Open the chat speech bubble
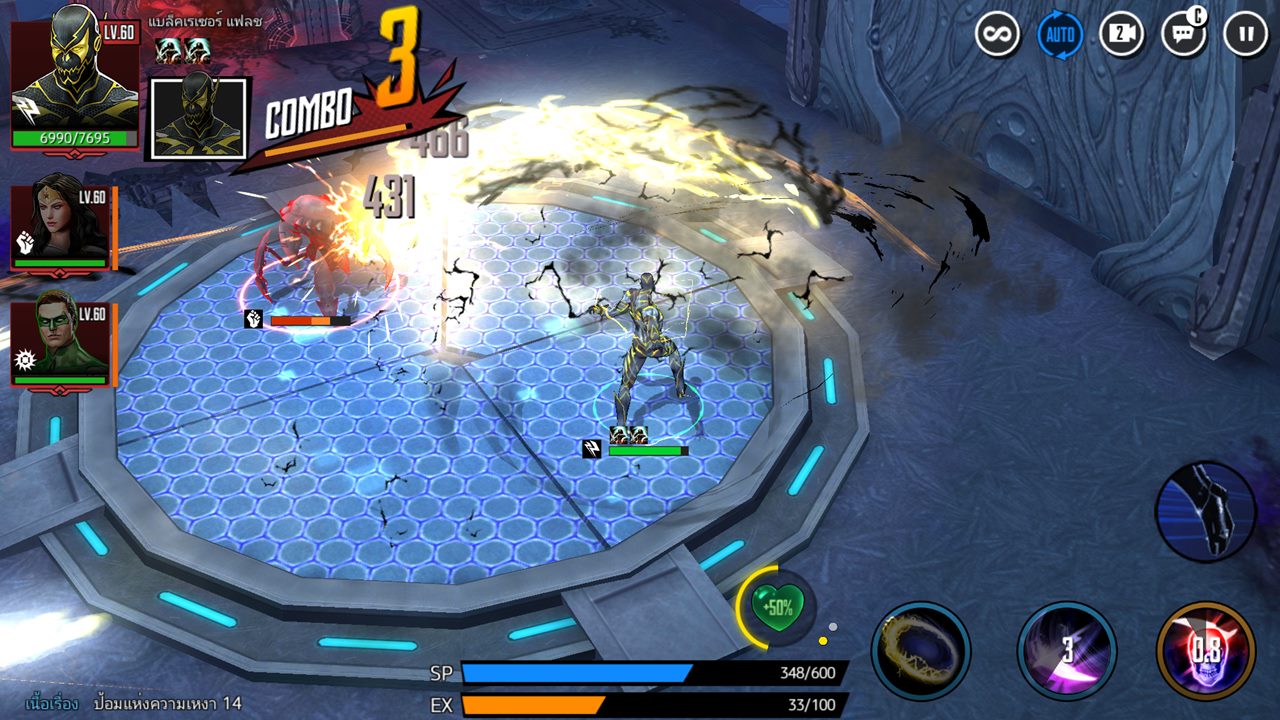1280x720 pixels. pyautogui.click(x=1183, y=35)
